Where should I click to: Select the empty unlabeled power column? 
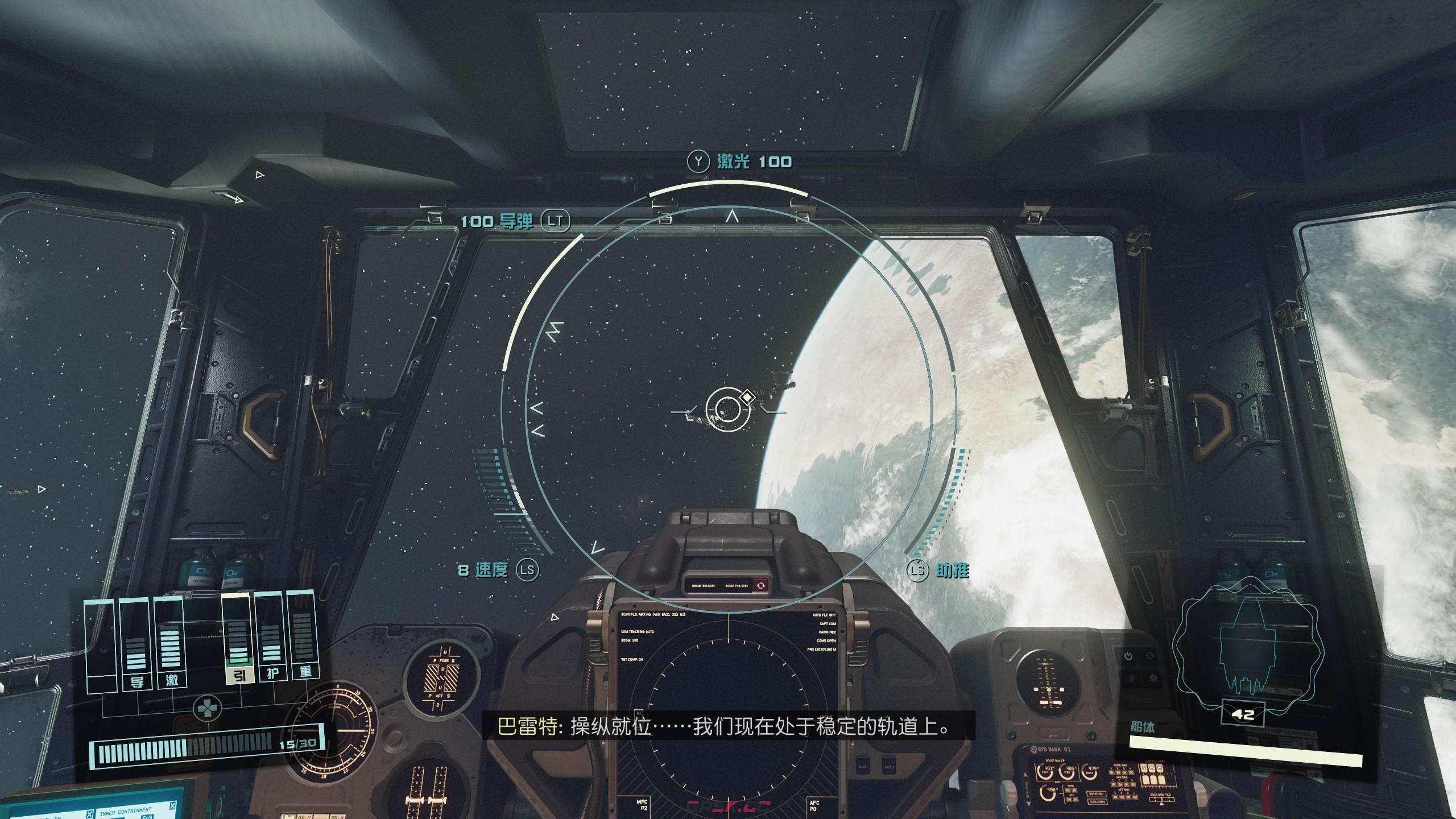[x=101, y=646]
